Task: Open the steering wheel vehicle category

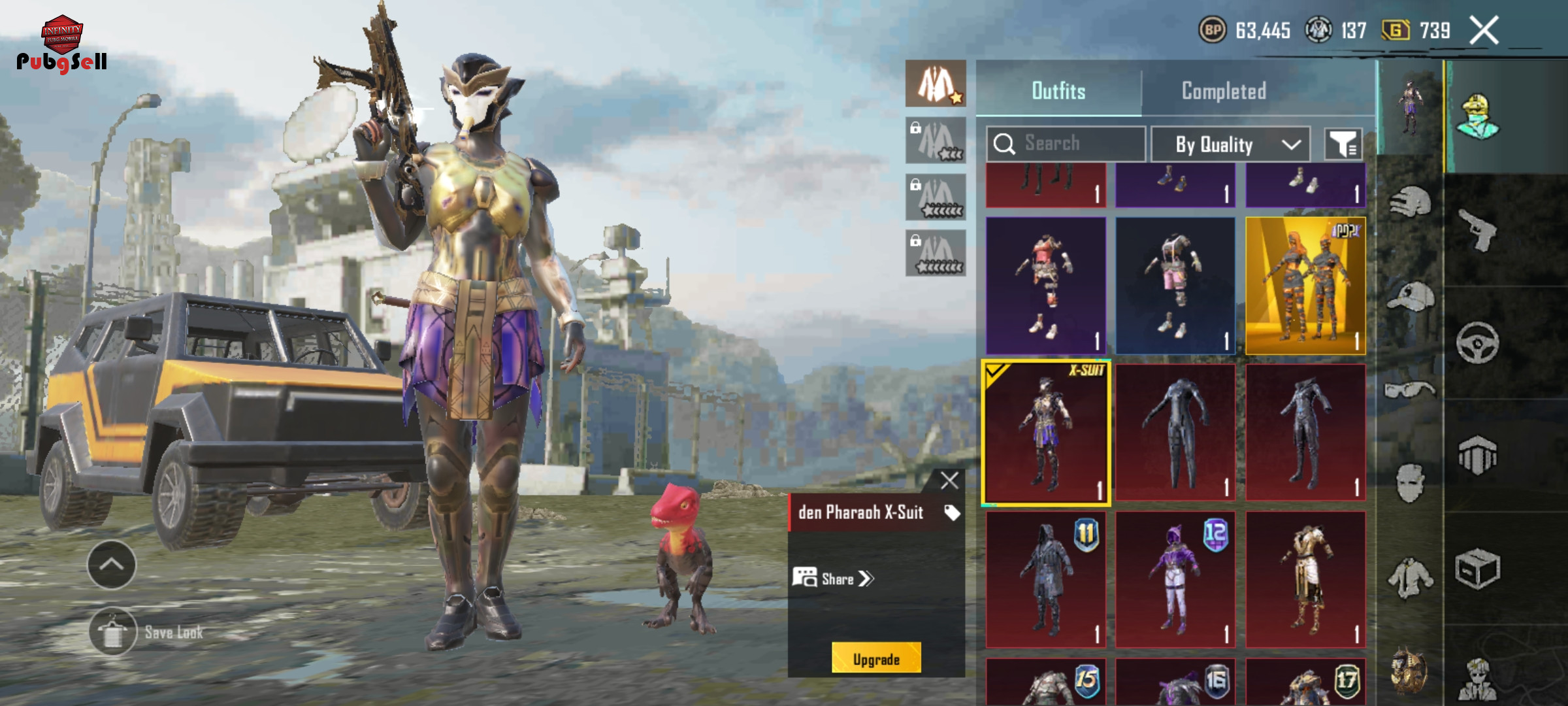Action: [x=1478, y=343]
